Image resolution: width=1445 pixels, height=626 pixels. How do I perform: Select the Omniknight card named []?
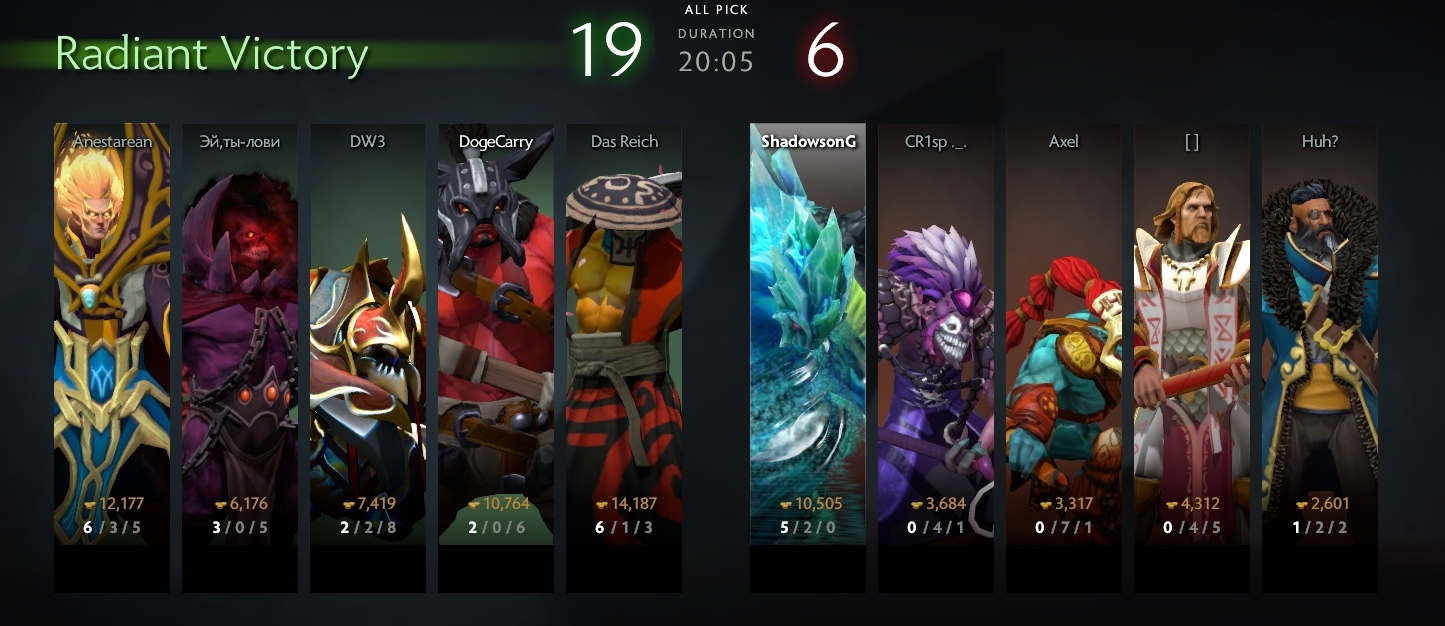click(1191, 335)
